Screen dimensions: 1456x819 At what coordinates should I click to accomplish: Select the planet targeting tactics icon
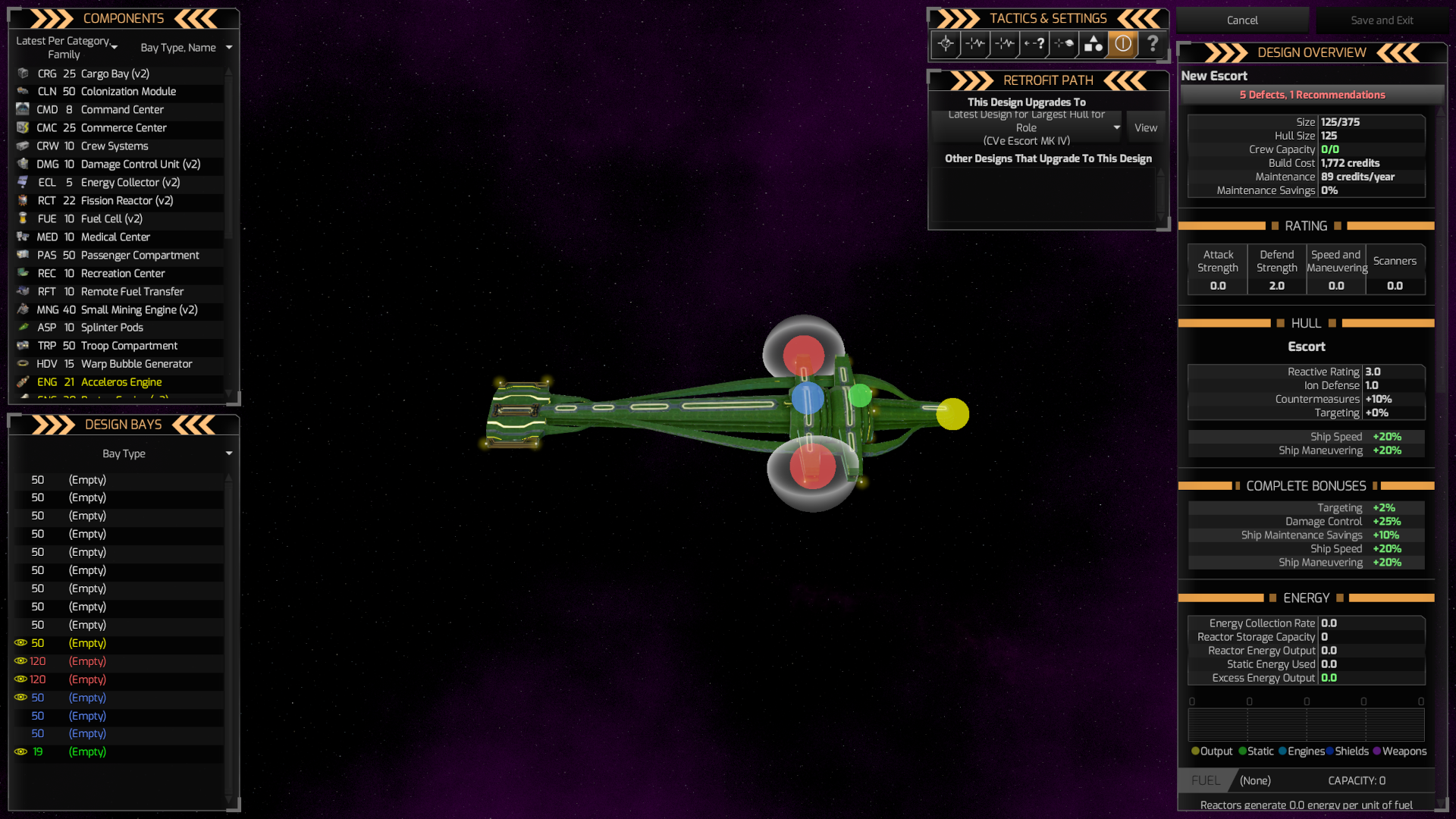pos(1064,44)
